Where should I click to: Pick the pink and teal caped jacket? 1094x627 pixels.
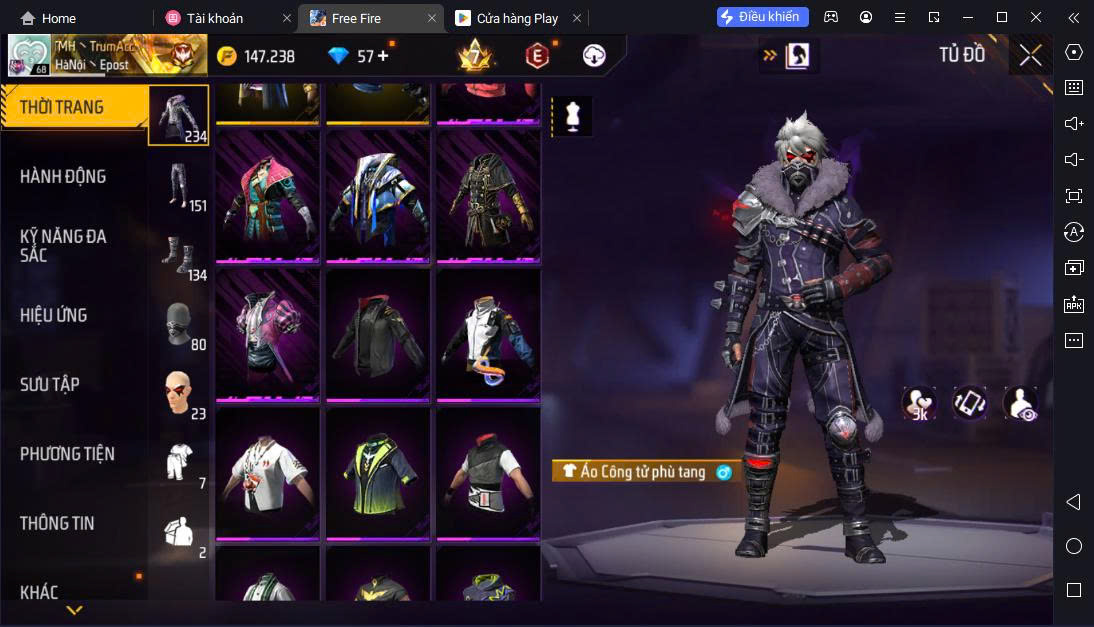coord(268,195)
